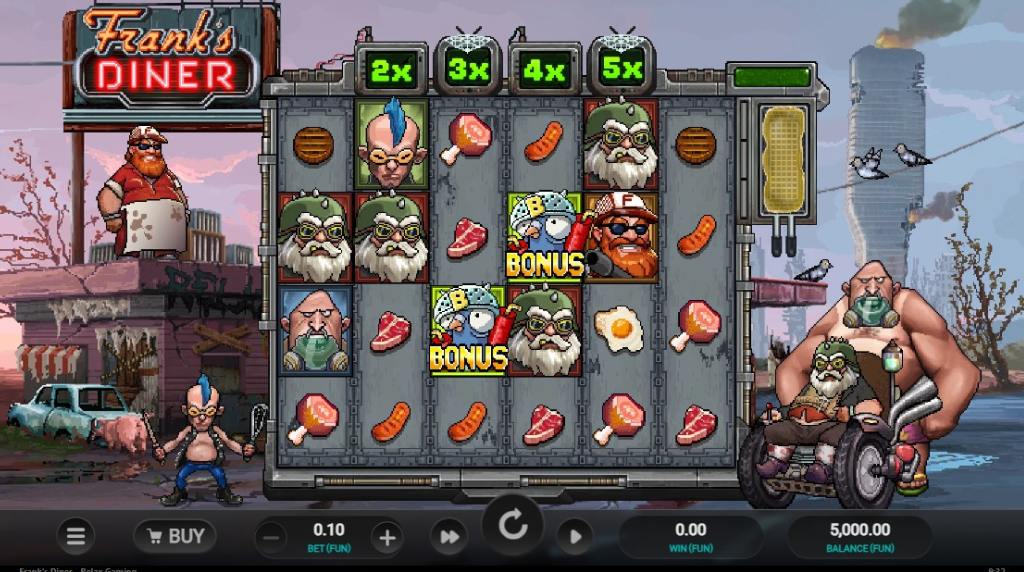Spin the reels with the circular arrow
Viewport: 1024px width, 572px height.
click(513, 526)
